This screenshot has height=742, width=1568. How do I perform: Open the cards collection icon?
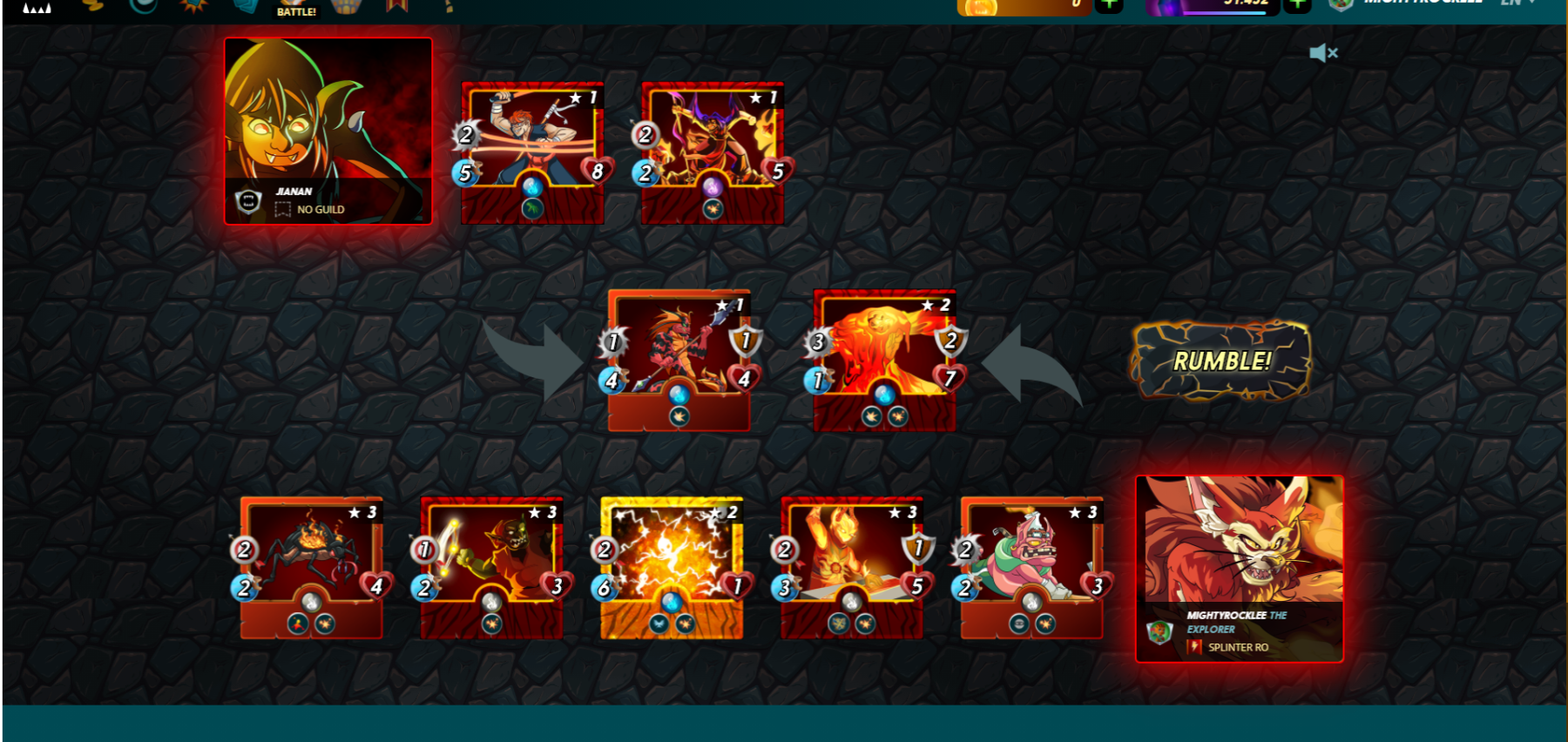click(x=246, y=9)
